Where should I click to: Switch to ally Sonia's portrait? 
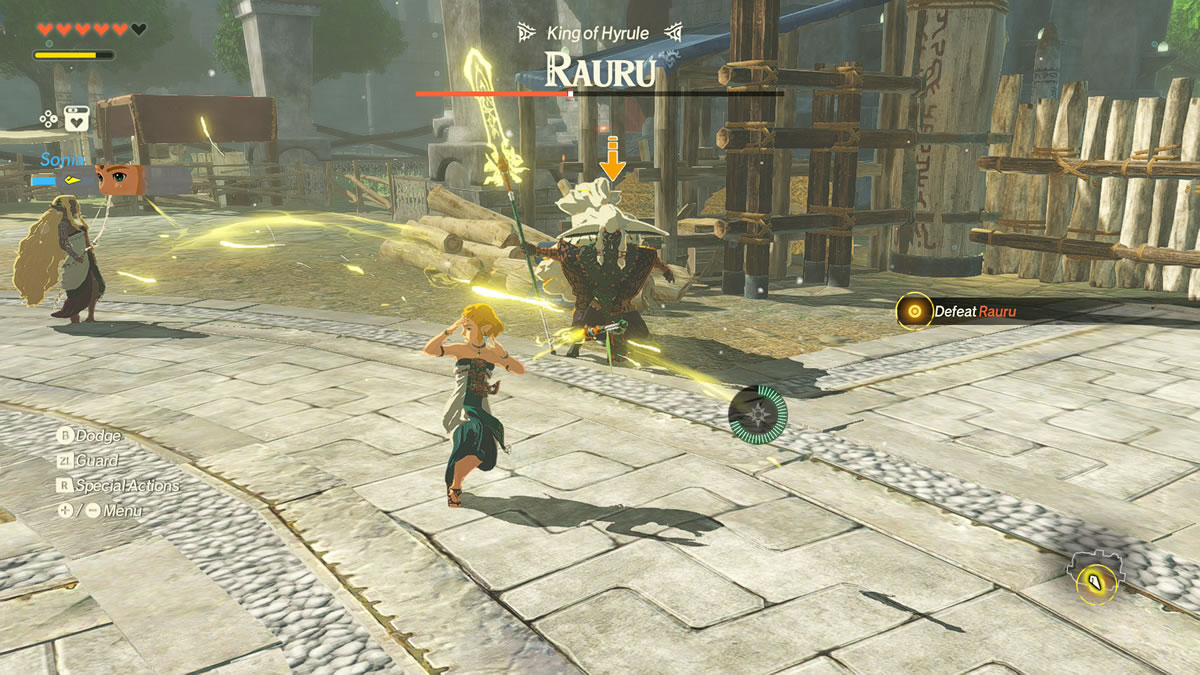(121, 180)
